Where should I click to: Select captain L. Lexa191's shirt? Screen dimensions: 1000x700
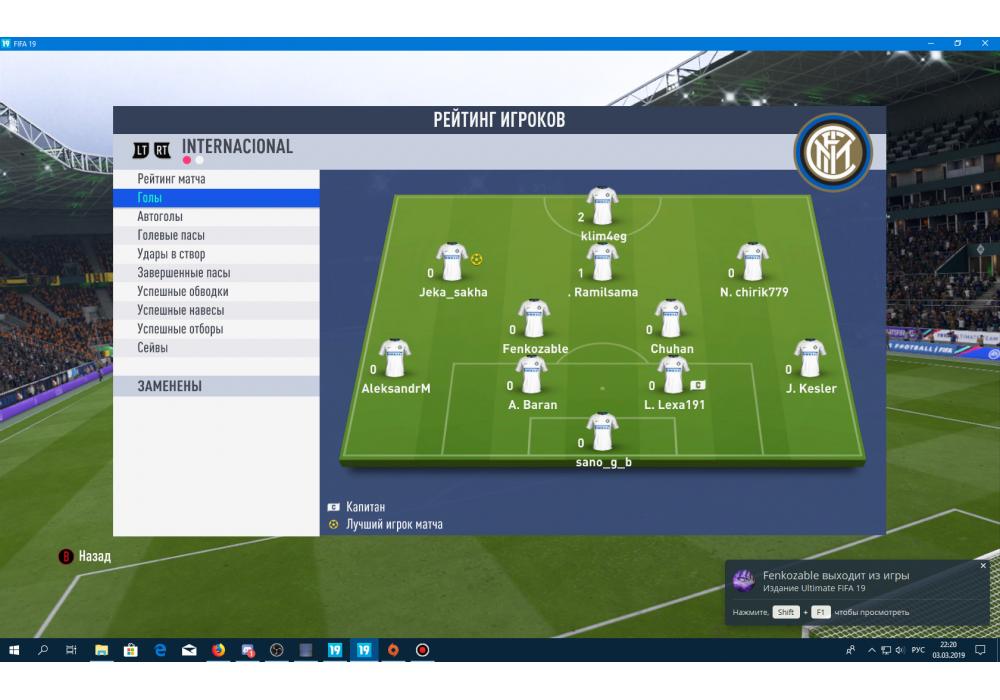[673, 375]
